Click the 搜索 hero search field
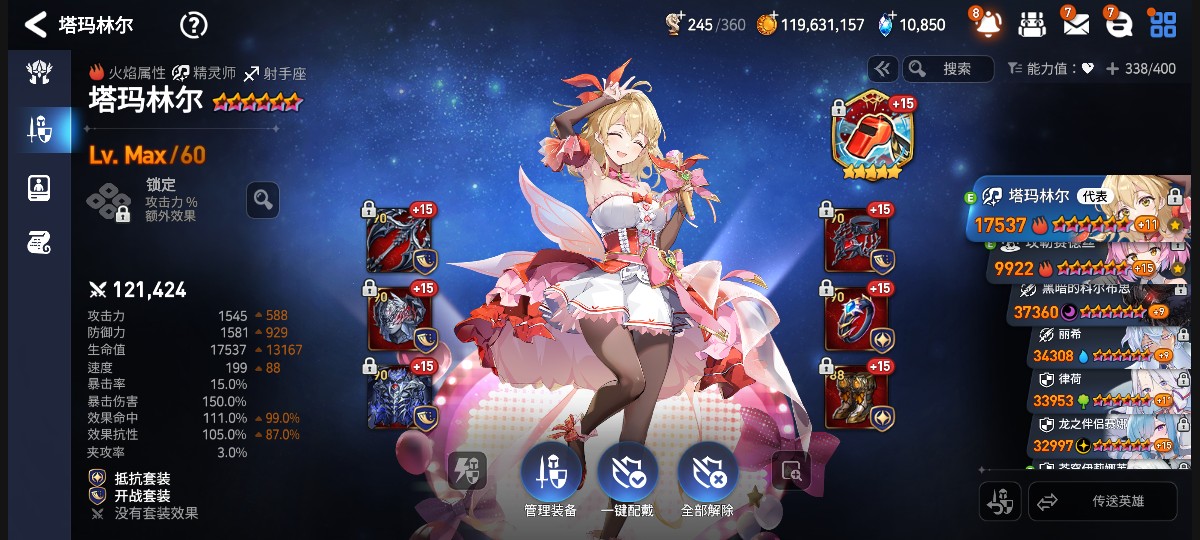Image resolution: width=1200 pixels, height=540 pixels. [x=948, y=69]
